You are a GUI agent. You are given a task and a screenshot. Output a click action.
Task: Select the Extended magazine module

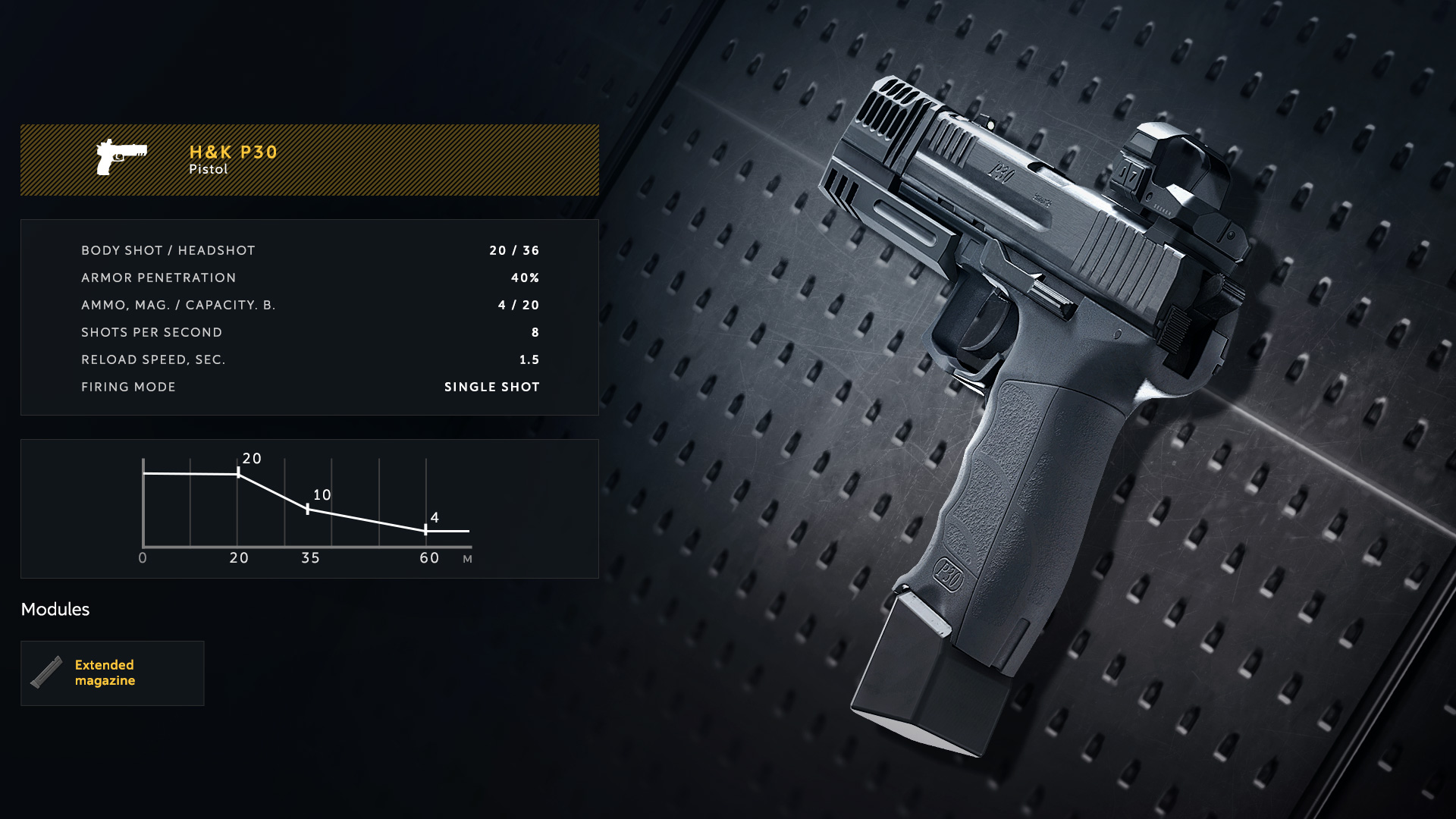pyautogui.click(x=112, y=673)
